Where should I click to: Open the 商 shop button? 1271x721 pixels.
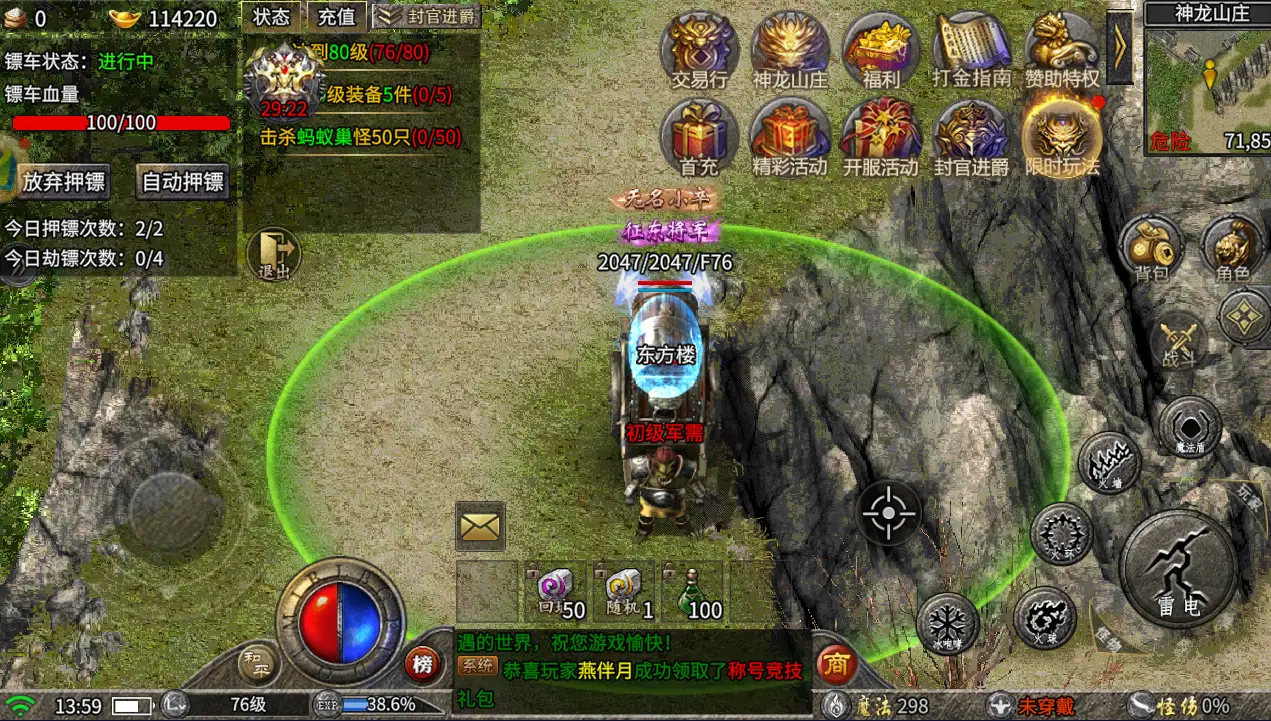click(x=838, y=664)
